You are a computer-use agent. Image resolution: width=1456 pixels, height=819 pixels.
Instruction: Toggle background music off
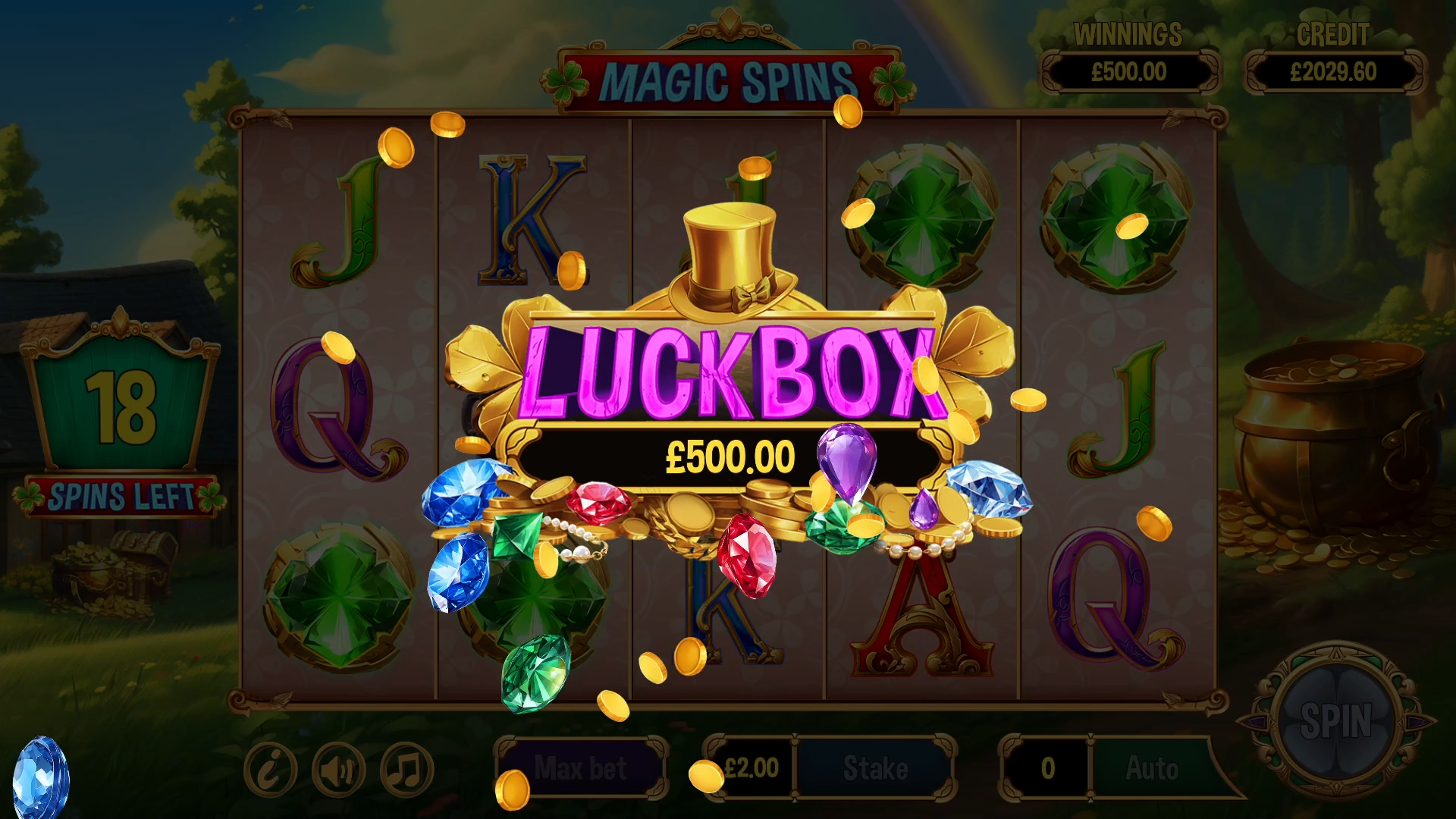click(404, 767)
